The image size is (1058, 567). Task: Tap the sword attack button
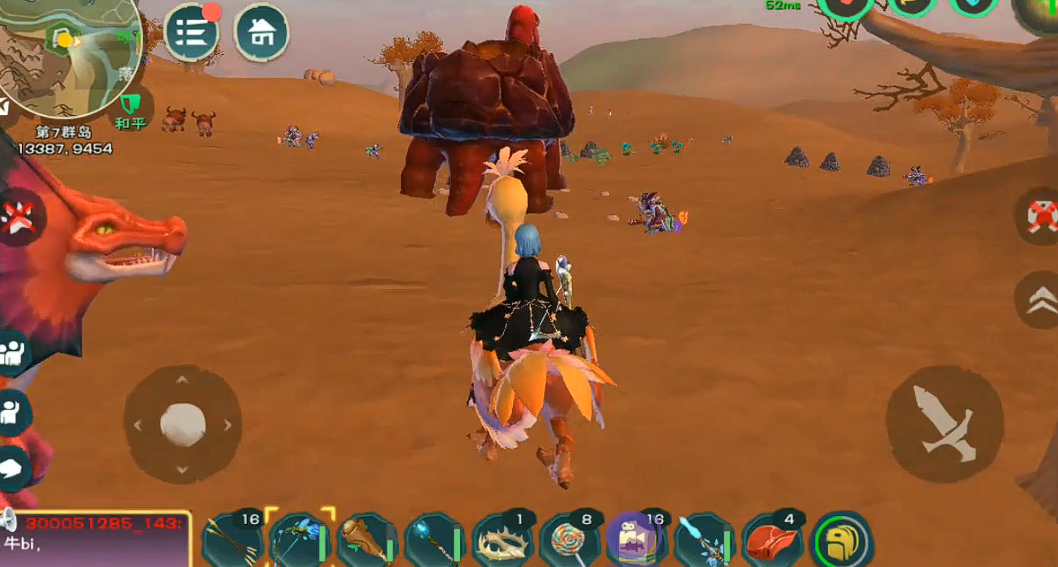[x=944, y=424]
